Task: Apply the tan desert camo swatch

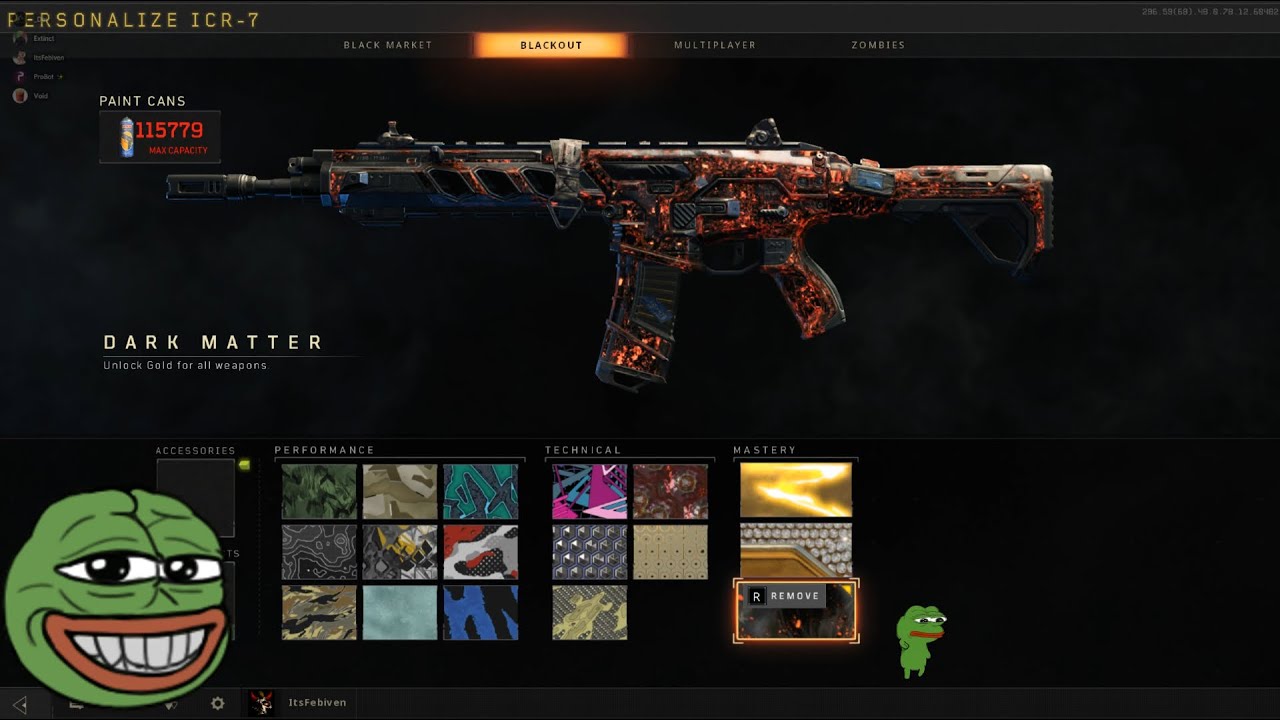Action: click(x=400, y=491)
